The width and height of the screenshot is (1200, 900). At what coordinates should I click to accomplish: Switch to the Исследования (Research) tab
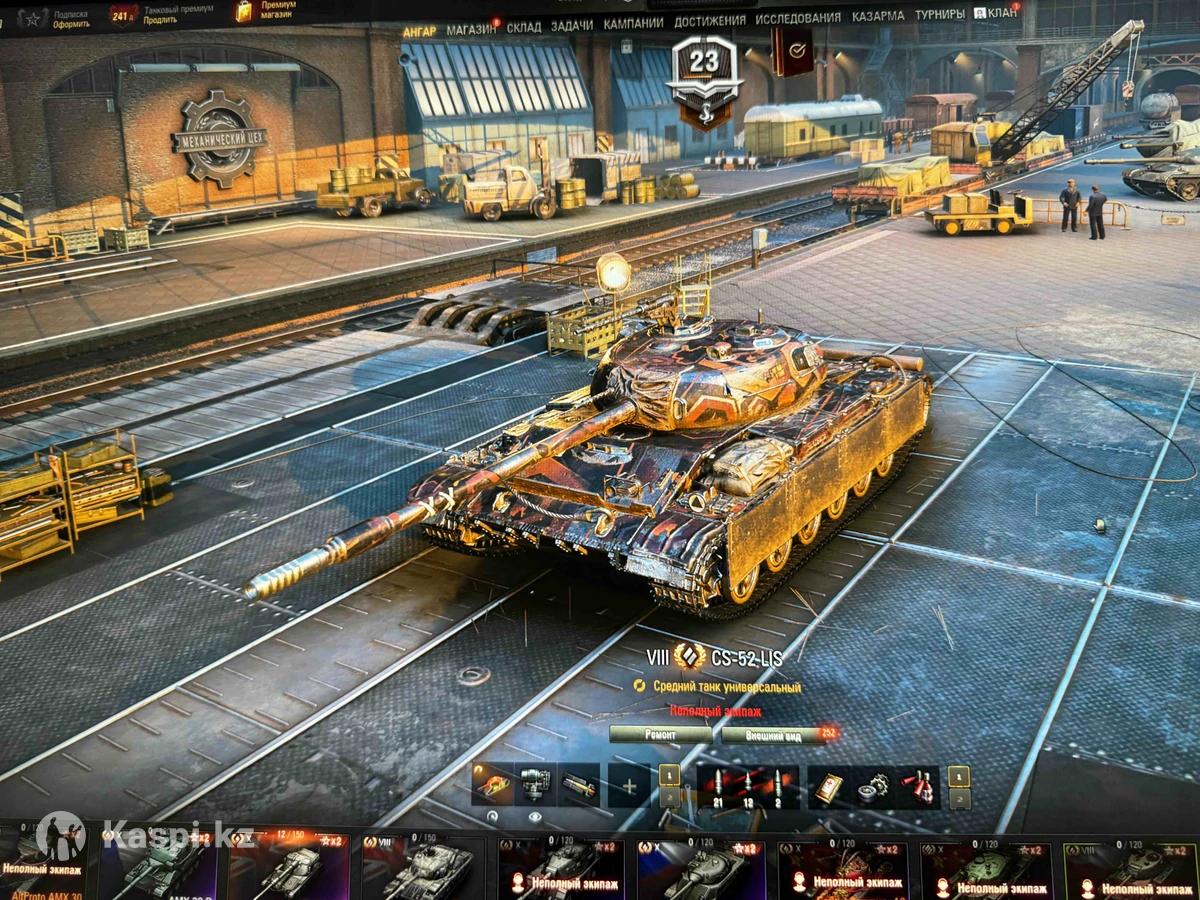pos(797,18)
